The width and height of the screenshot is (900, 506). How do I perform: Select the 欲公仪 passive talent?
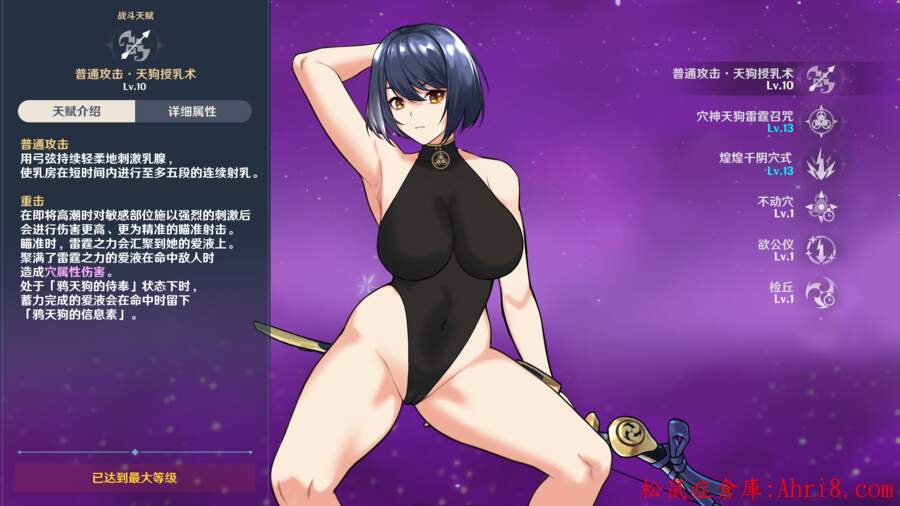(x=821, y=249)
